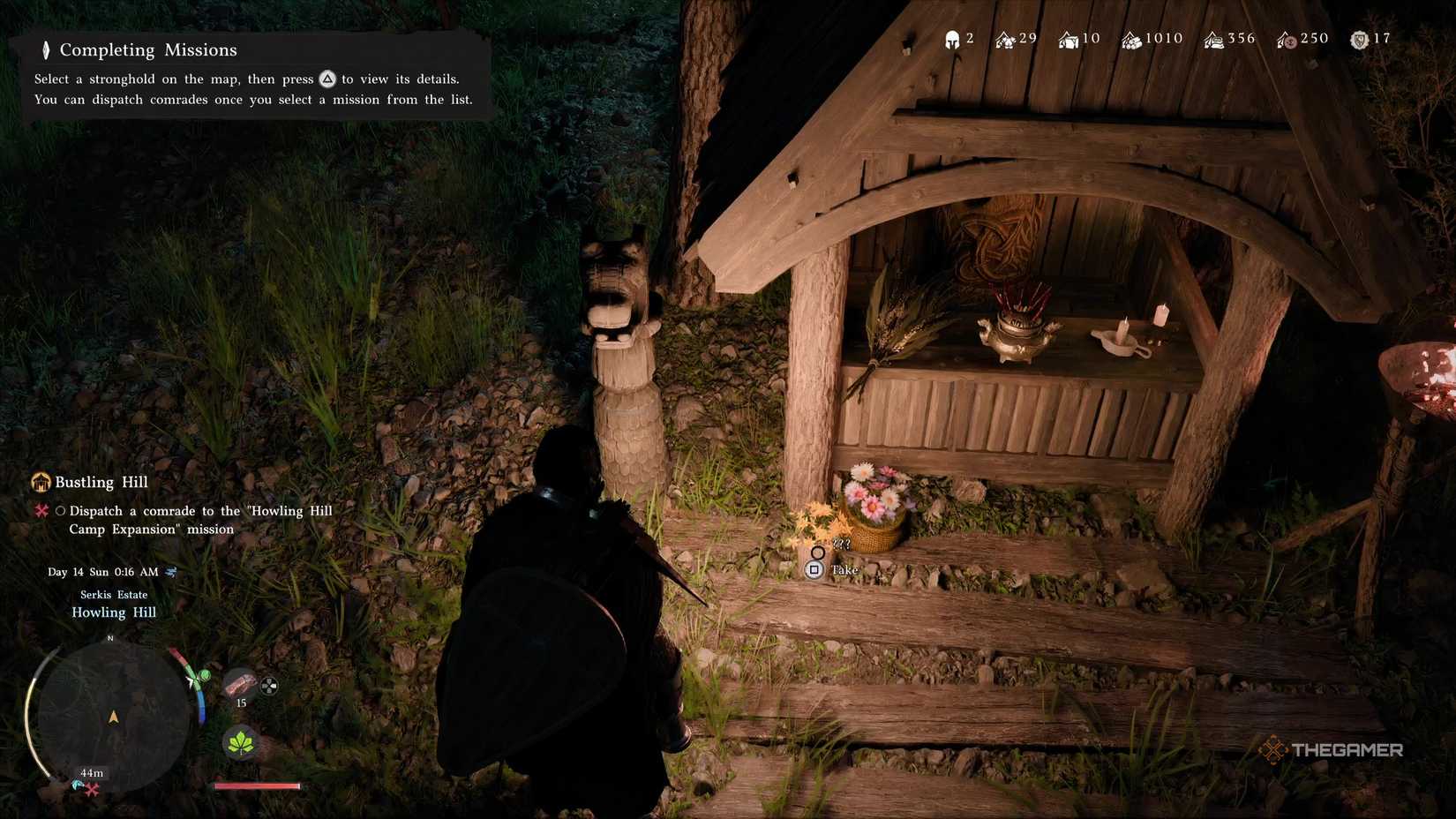Click the helmet resource counter icon
The height and width of the screenshot is (819, 1456).
coord(950,38)
